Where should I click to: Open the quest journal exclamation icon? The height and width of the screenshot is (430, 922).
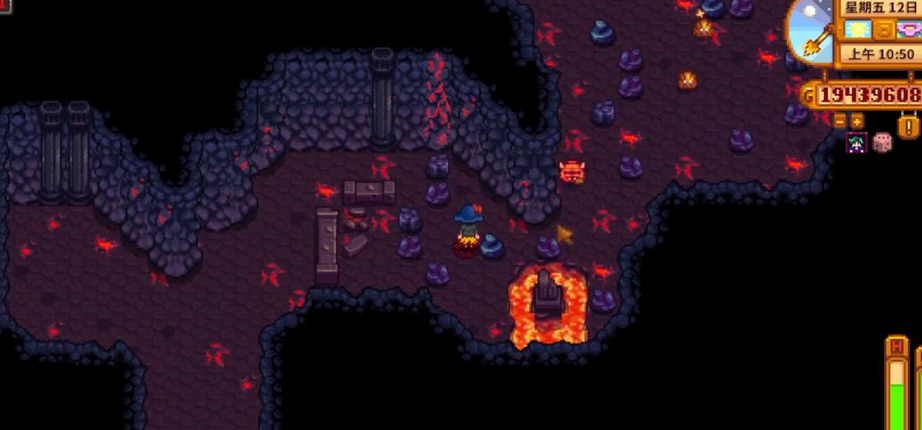click(908, 126)
